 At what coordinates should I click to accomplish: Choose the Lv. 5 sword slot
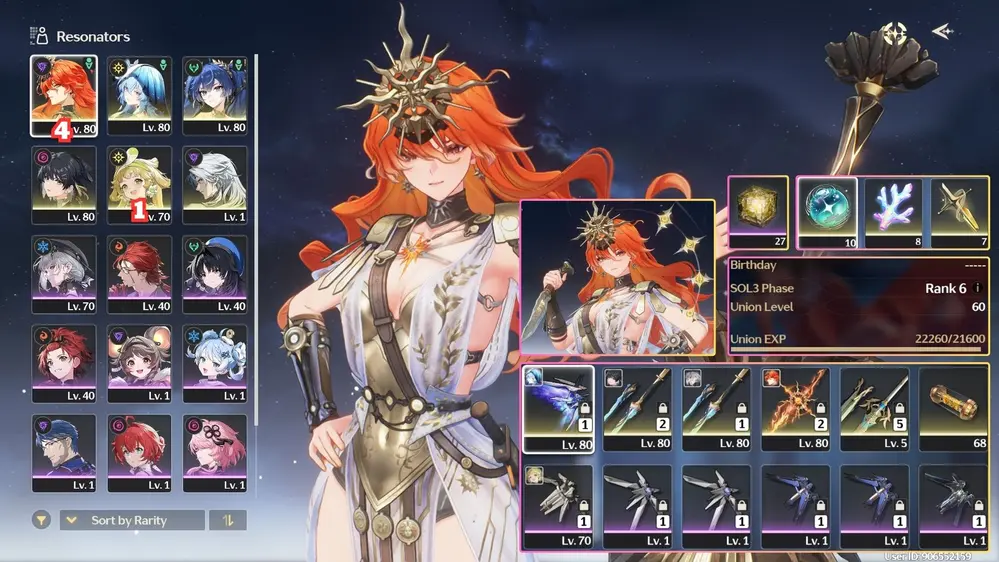[874, 408]
